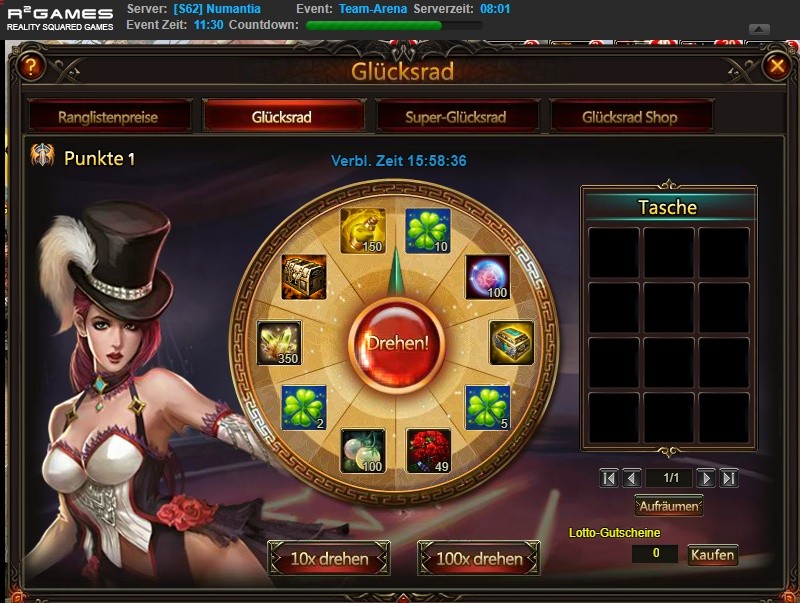The height and width of the screenshot is (603, 800).
Task: Select the red roses prize showing 49
Action: 428,451
